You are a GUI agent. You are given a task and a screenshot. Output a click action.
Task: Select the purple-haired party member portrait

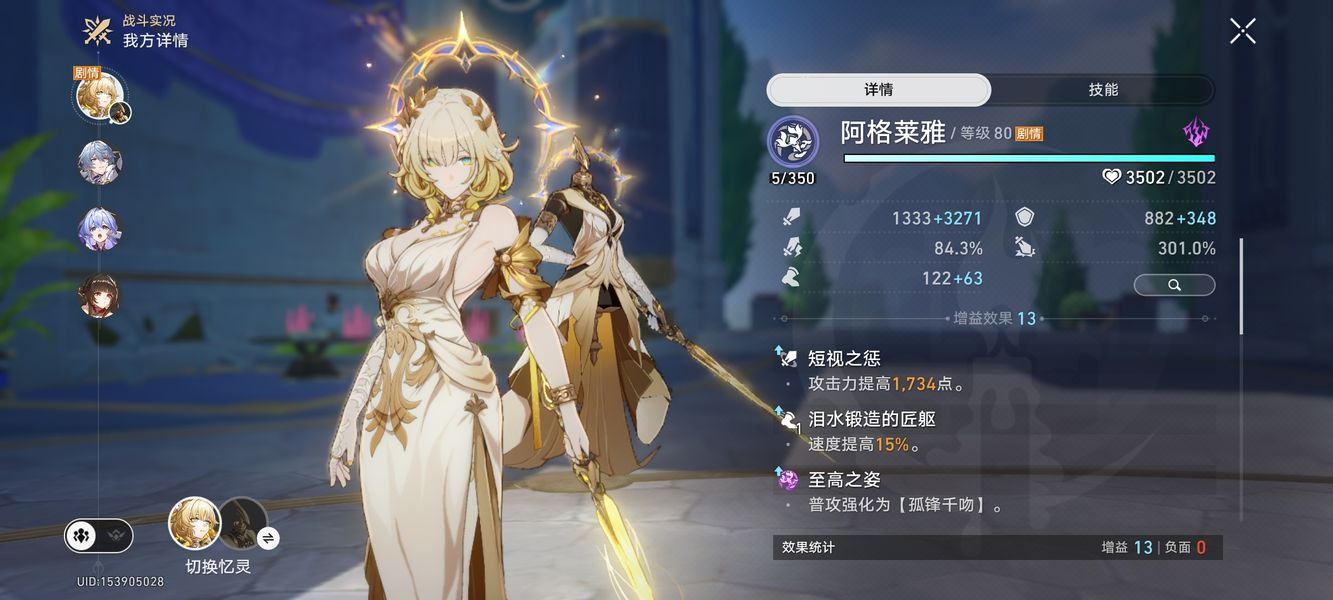click(100, 229)
